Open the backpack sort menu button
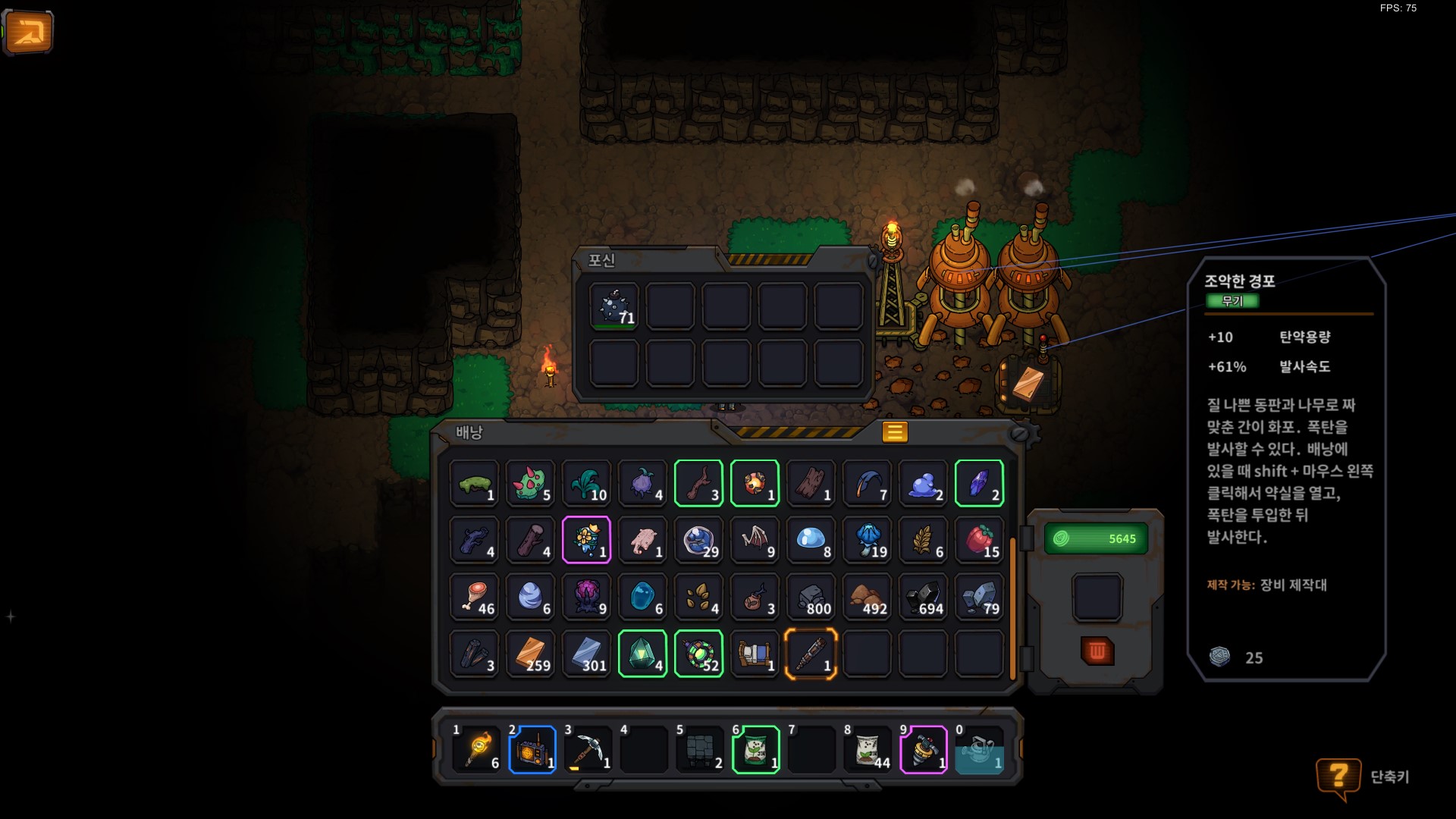 click(894, 432)
